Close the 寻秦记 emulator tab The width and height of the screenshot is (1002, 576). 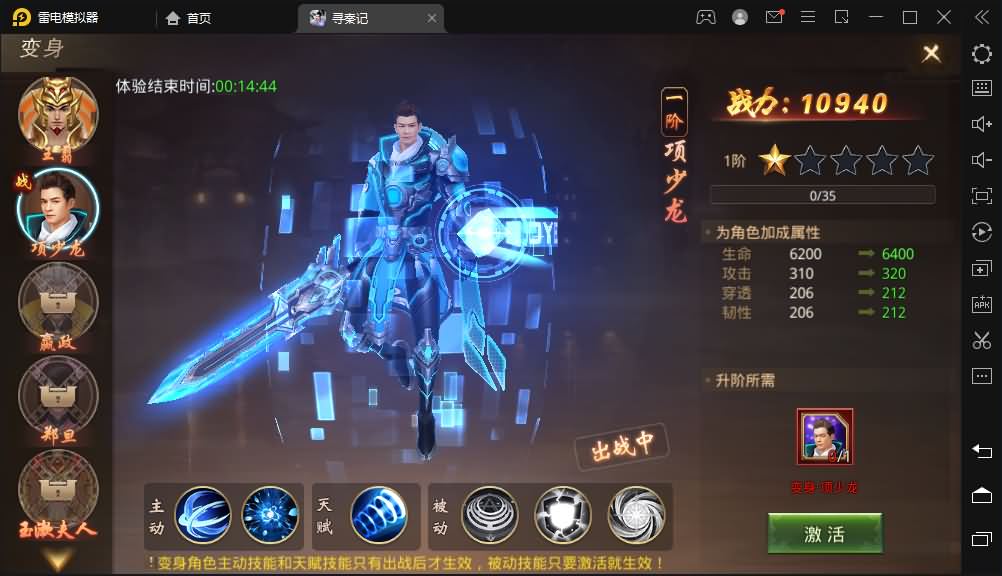click(x=432, y=18)
